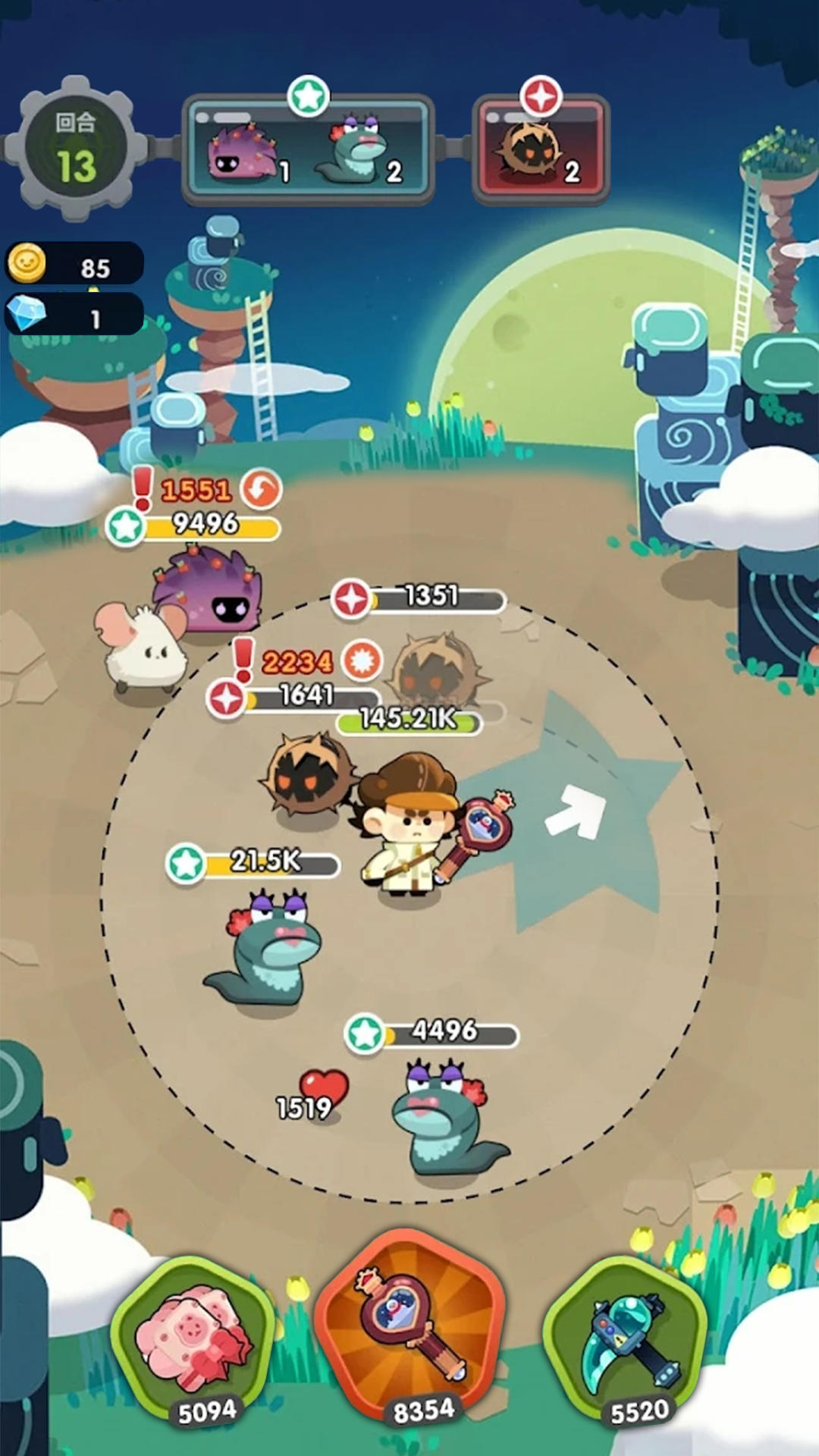
Task: Tap the gold coin counter
Action: click(x=74, y=264)
